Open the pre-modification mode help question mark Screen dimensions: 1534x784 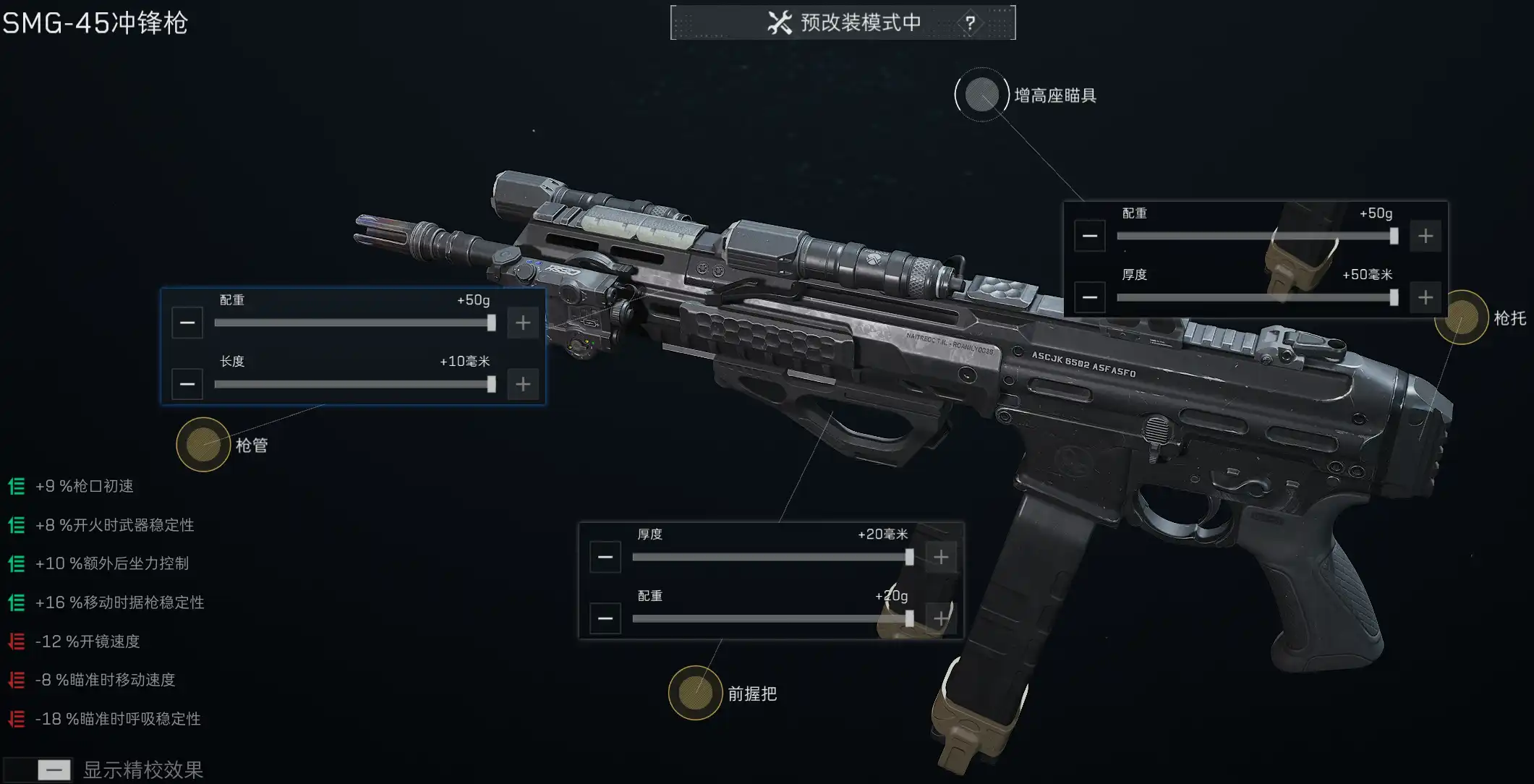click(970, 23)
